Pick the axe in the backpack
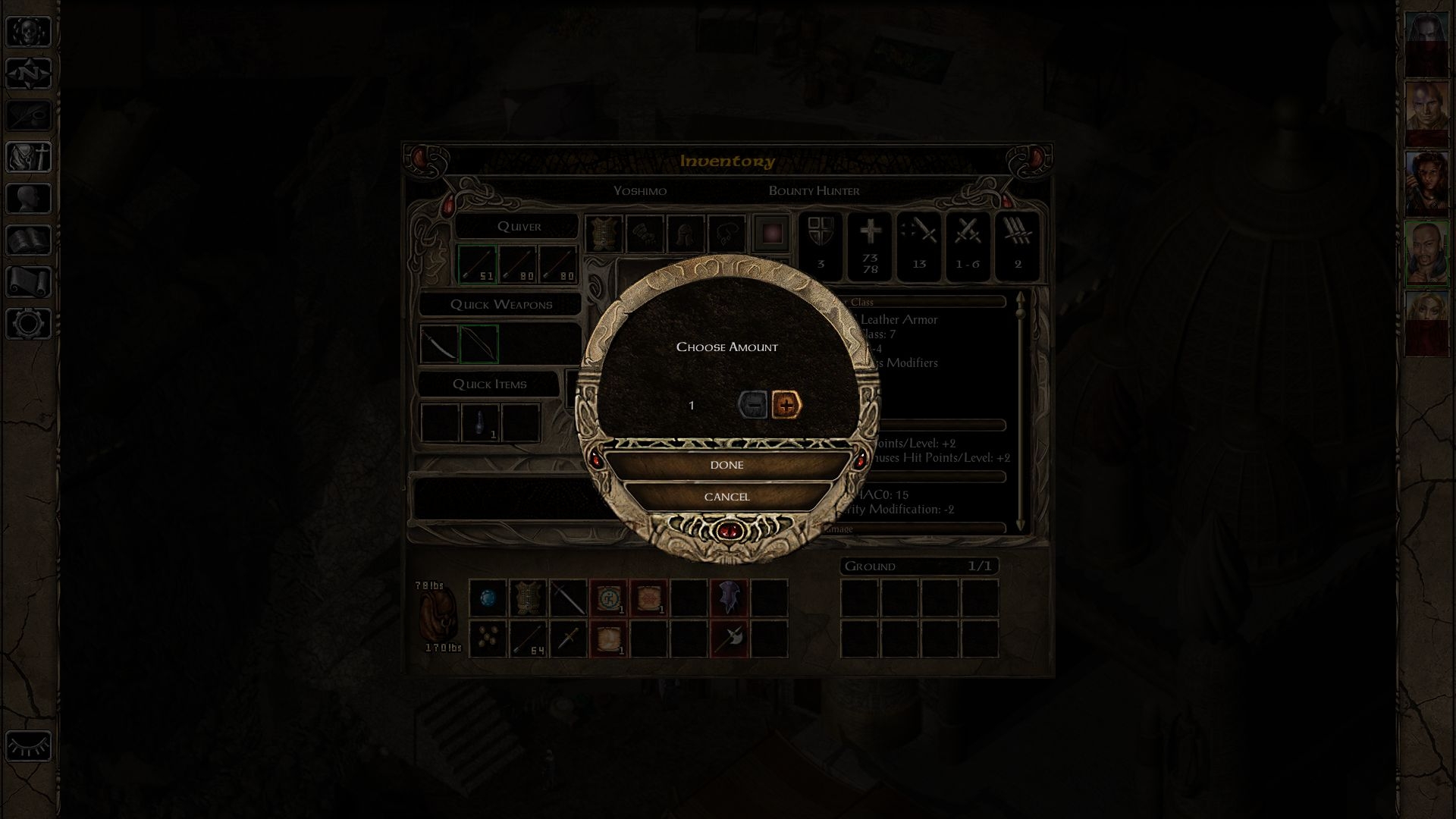The height and width of the screenshot is (819, 1456). tap(730, 639)
